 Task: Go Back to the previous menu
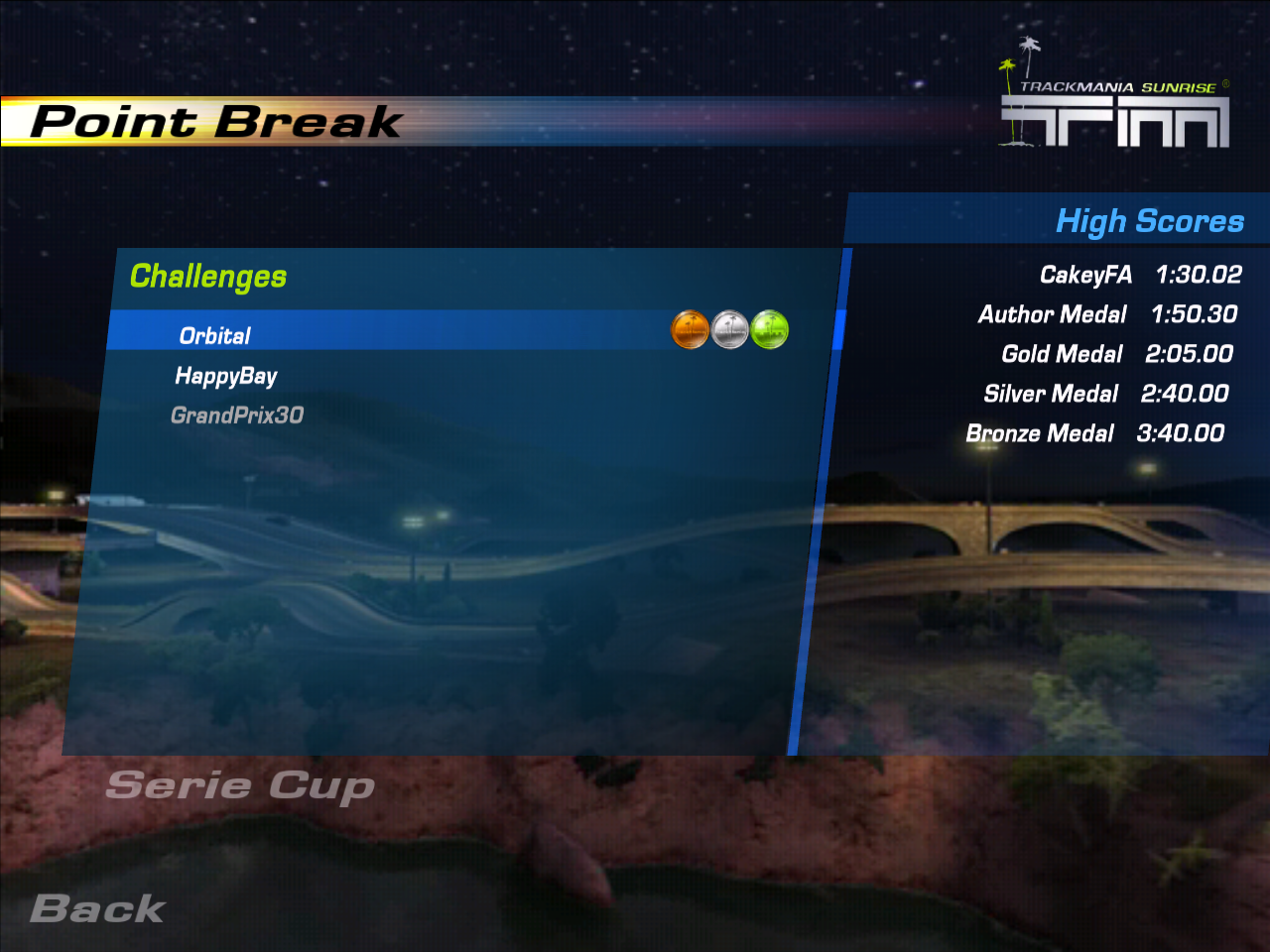pyautogui.click(x=97, y=909)
